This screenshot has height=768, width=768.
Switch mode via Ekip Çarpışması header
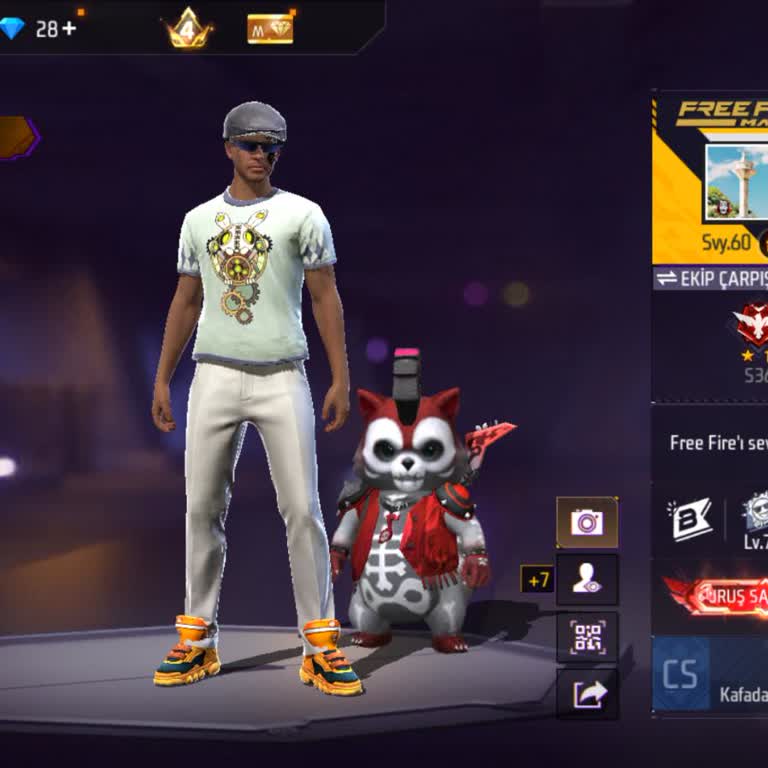pos(711,279)
